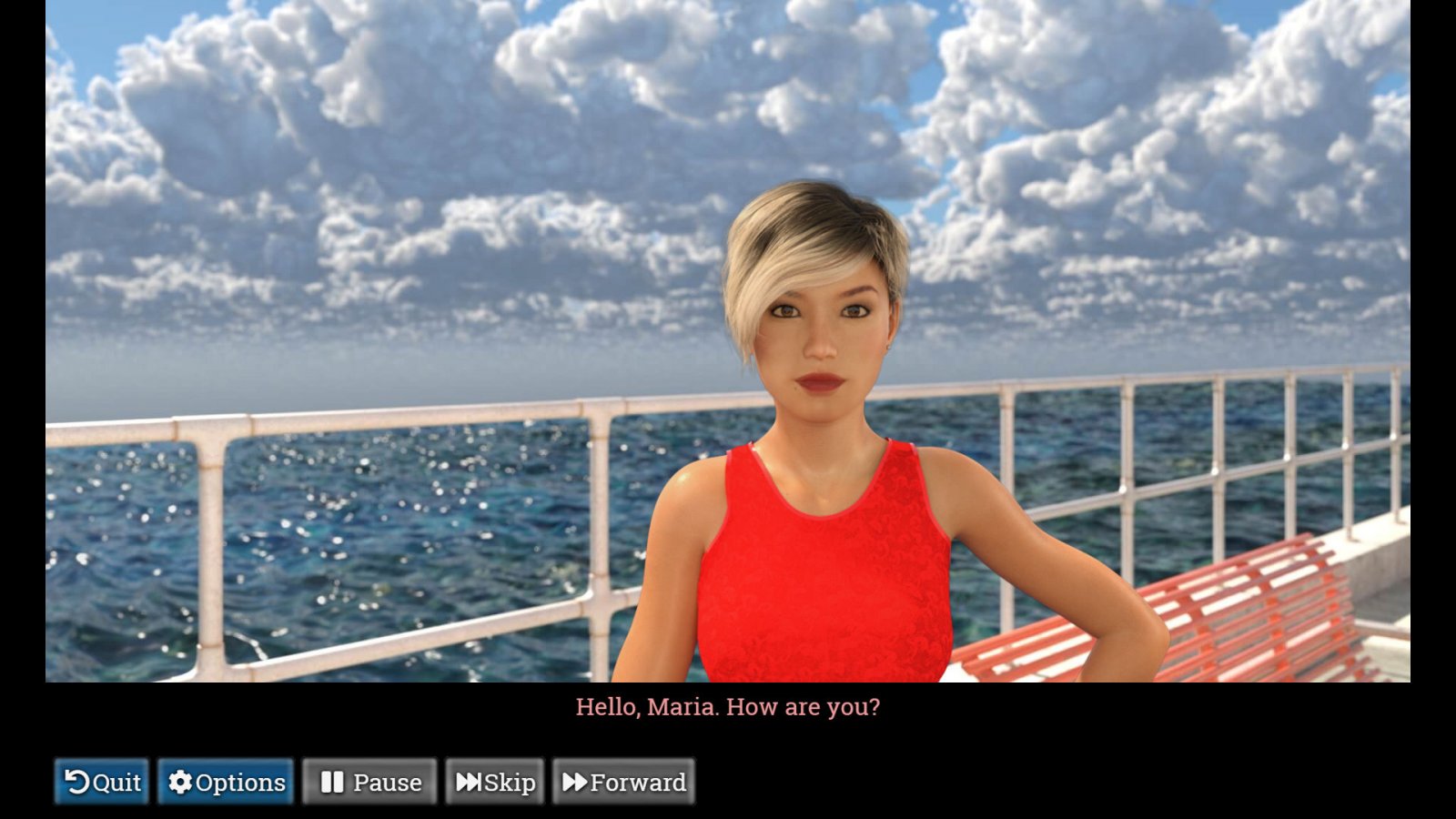This screenshot has width=1456, height=819.
Task: Click on Maria's character sprite
Action: [x=819, y=500]
